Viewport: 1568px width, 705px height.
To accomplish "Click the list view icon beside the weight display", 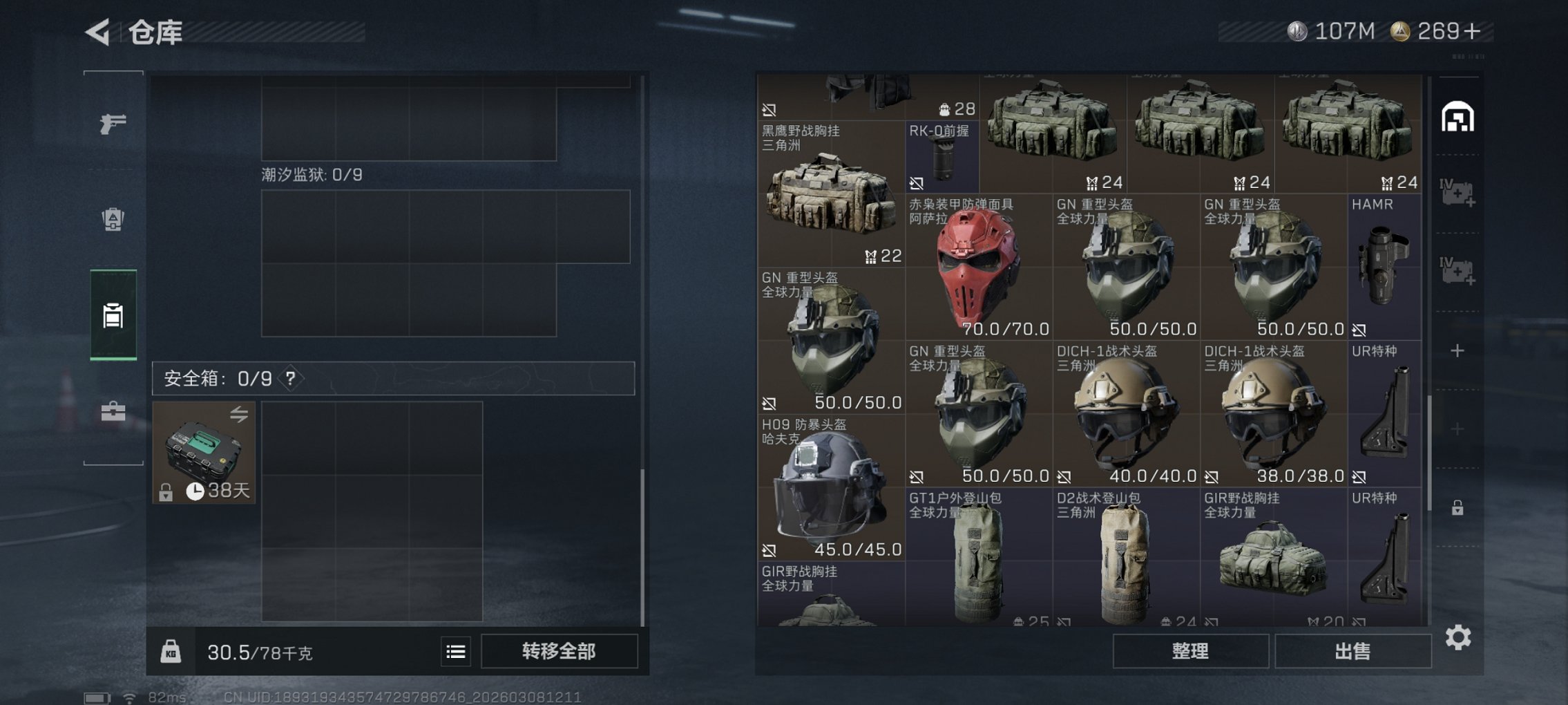I will (455, 652).
